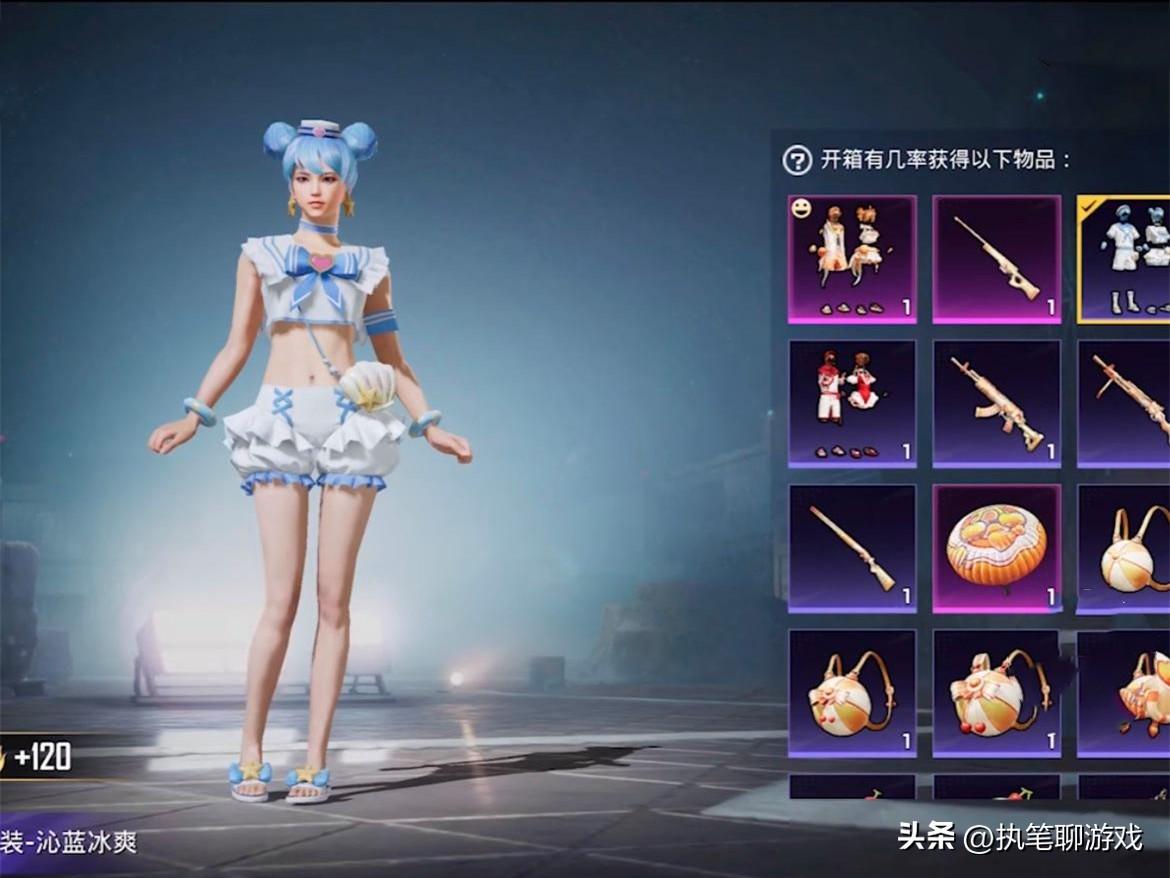Select the orange outfit set with smiley badge
The width and height of the screenshot is (1170, 878).
pos(852,258)
